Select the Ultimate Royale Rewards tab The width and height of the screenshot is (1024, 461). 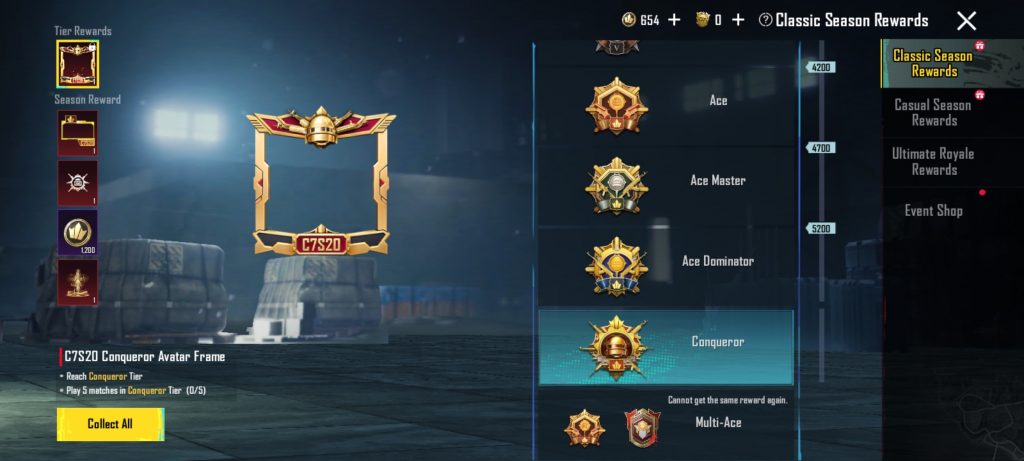tap(933, 161)
